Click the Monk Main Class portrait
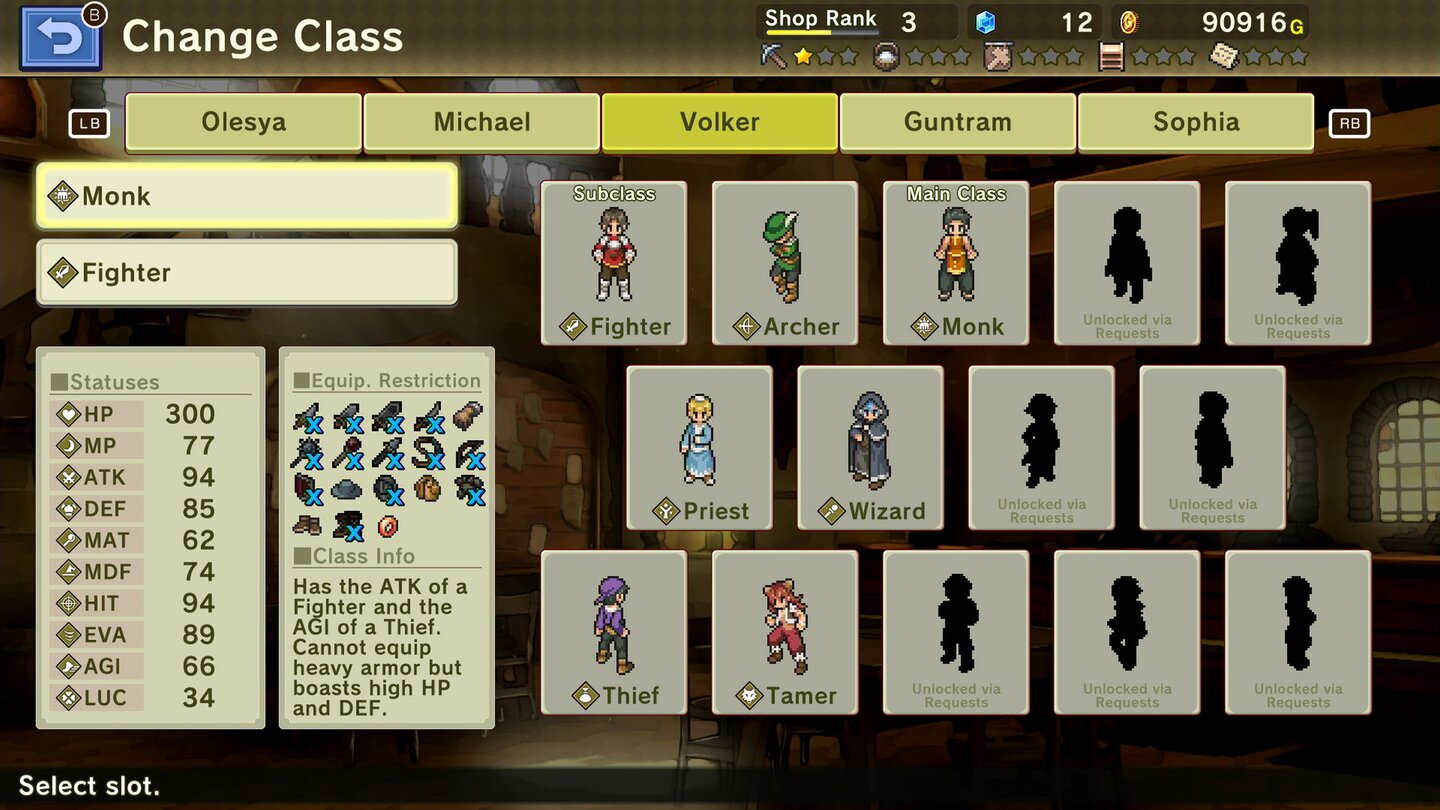Viewport: 1440px width, 810px height. coord(955,260)
